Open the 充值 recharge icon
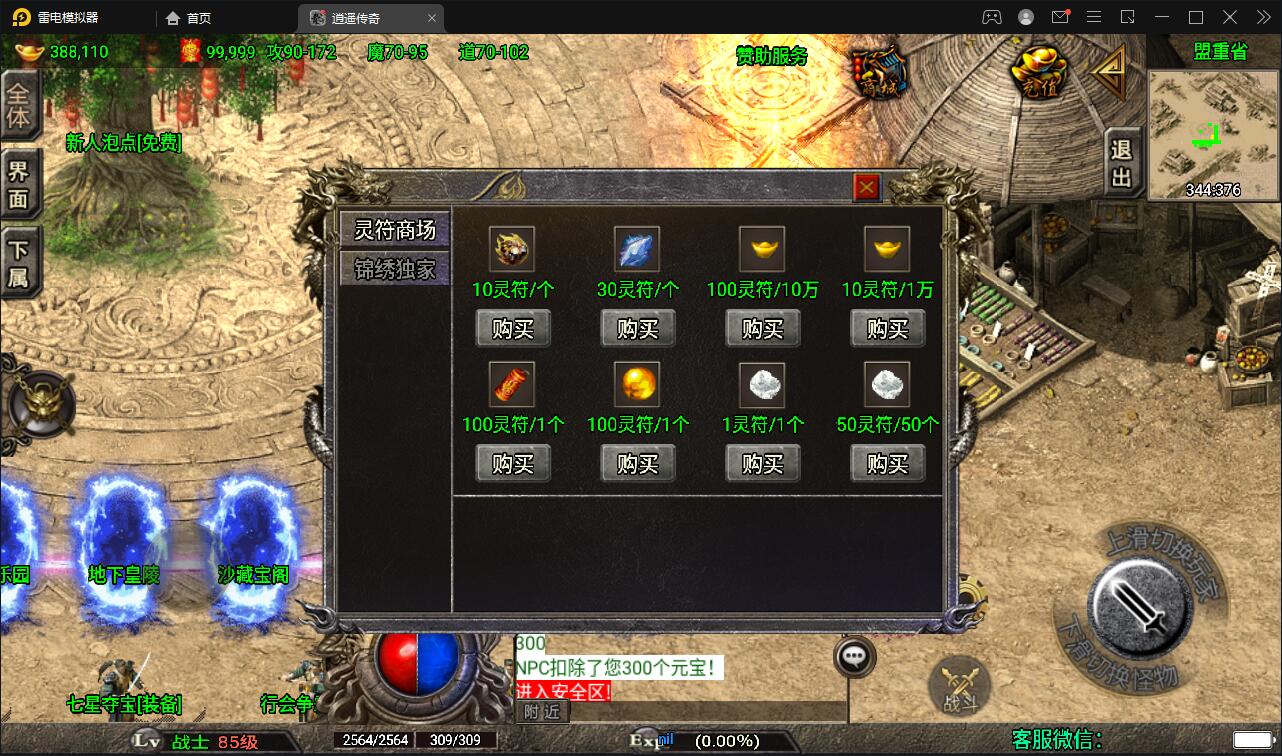This screenshot has height=756, width=1282. coord(1039,72)
